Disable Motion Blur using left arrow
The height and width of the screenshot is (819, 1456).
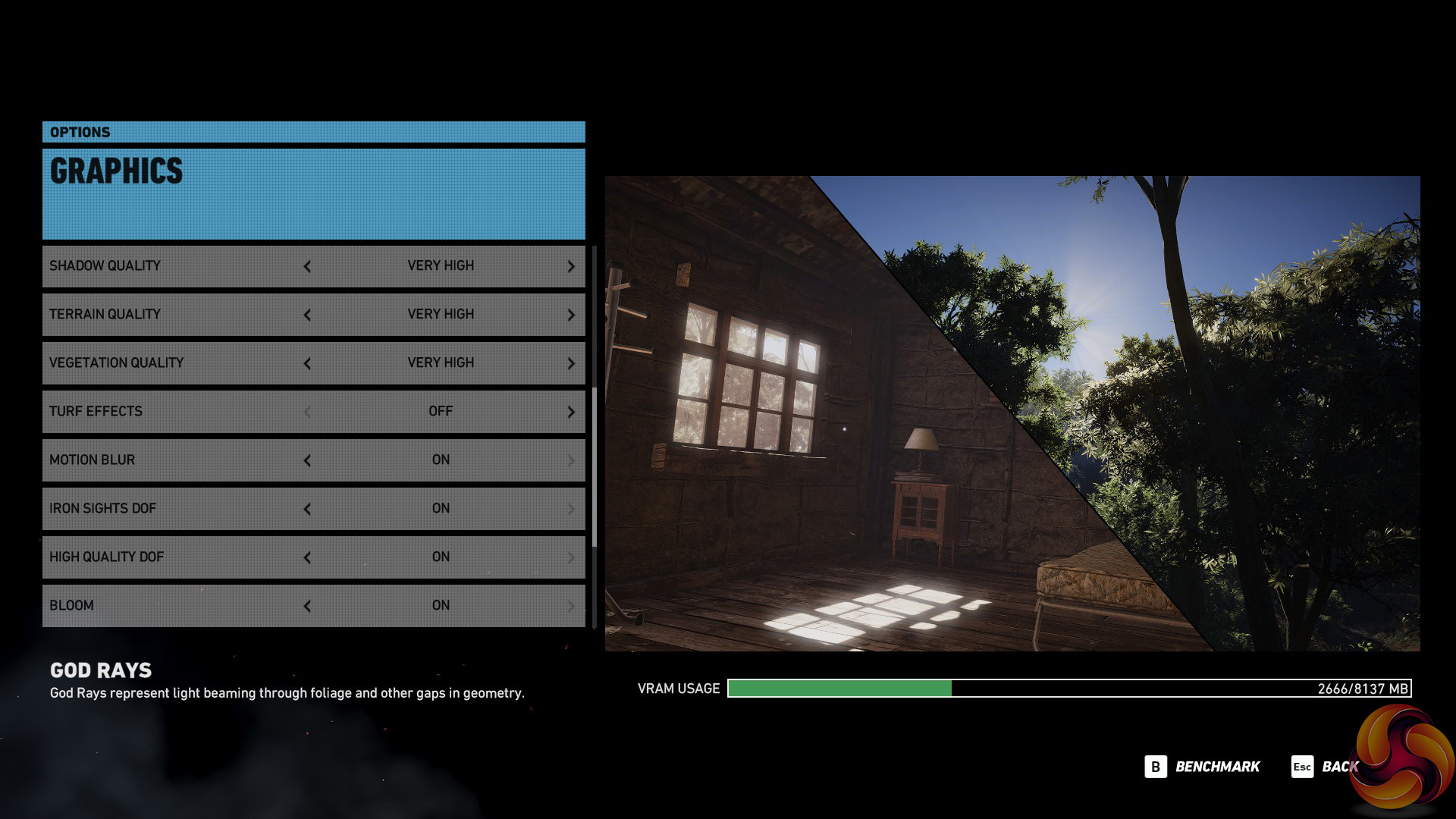(307, 460)
